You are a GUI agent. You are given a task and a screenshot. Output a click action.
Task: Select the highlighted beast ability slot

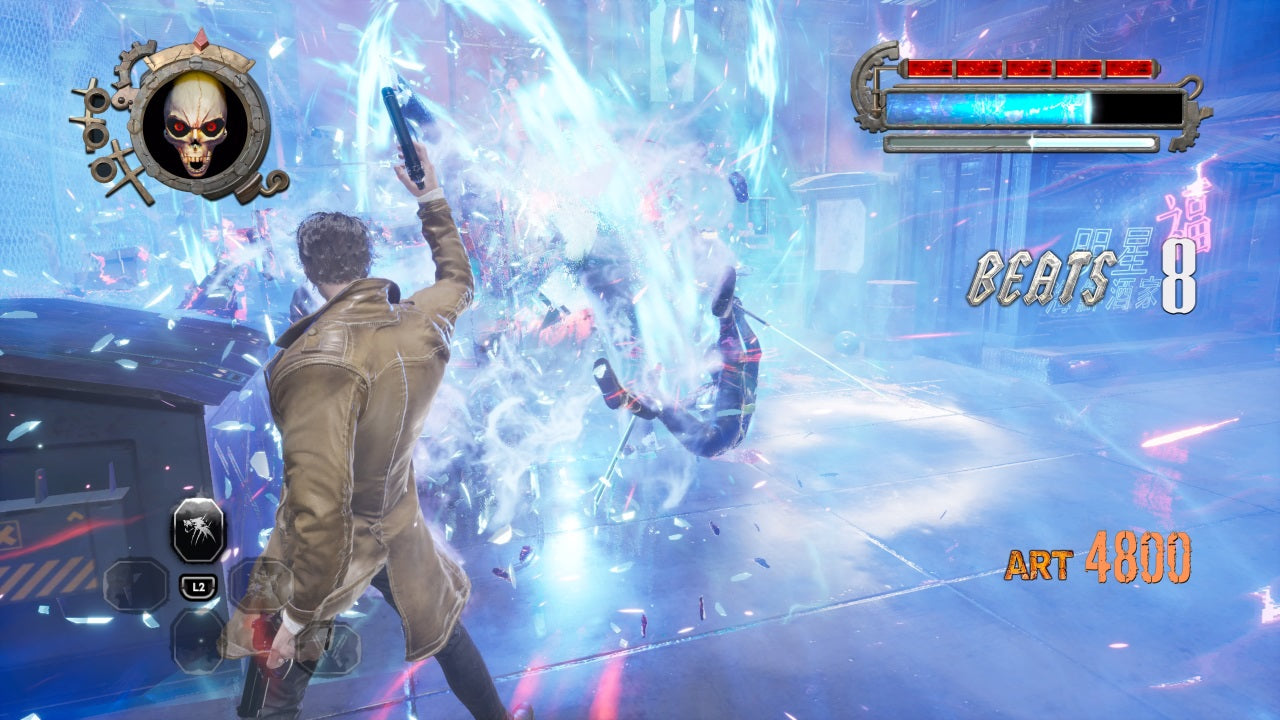coord(198,530)
